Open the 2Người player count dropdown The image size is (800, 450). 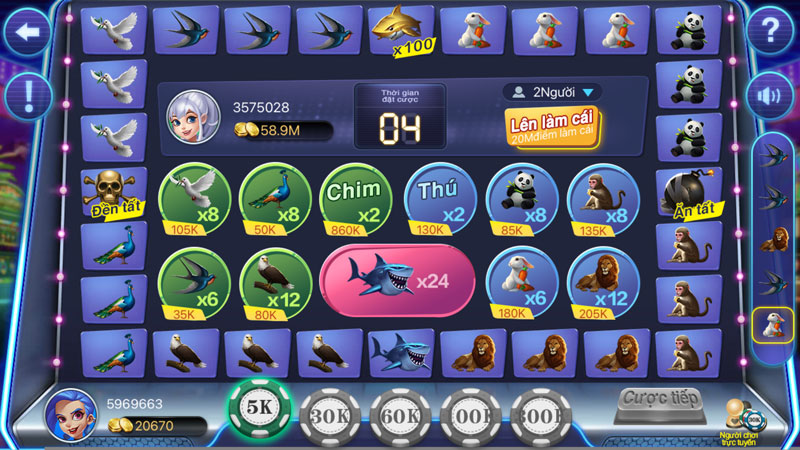point(552,92)
